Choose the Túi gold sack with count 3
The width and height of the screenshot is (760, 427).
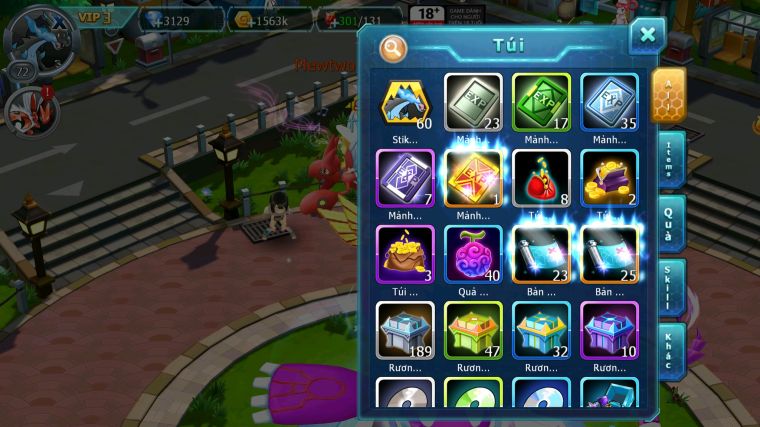tap(405, 254)
